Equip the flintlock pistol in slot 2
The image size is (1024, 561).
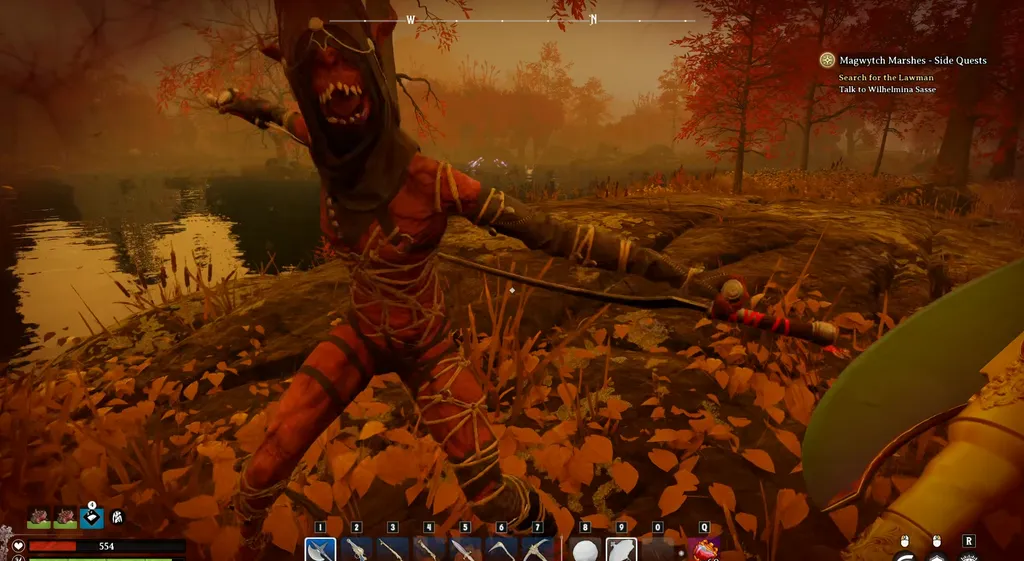[x=357, y=550]
